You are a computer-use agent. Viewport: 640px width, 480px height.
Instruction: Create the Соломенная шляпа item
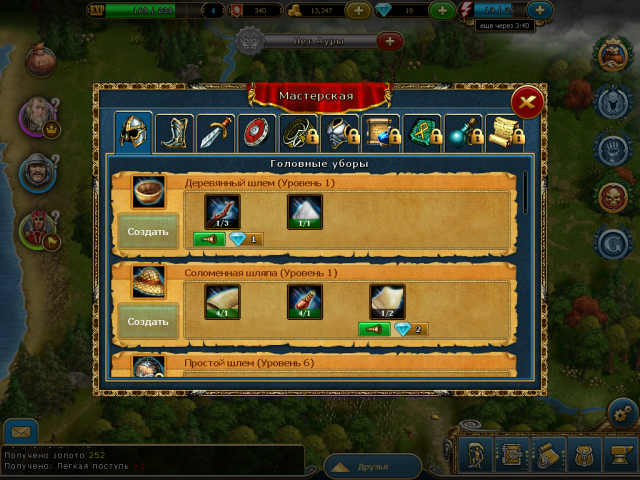(148, 322)
